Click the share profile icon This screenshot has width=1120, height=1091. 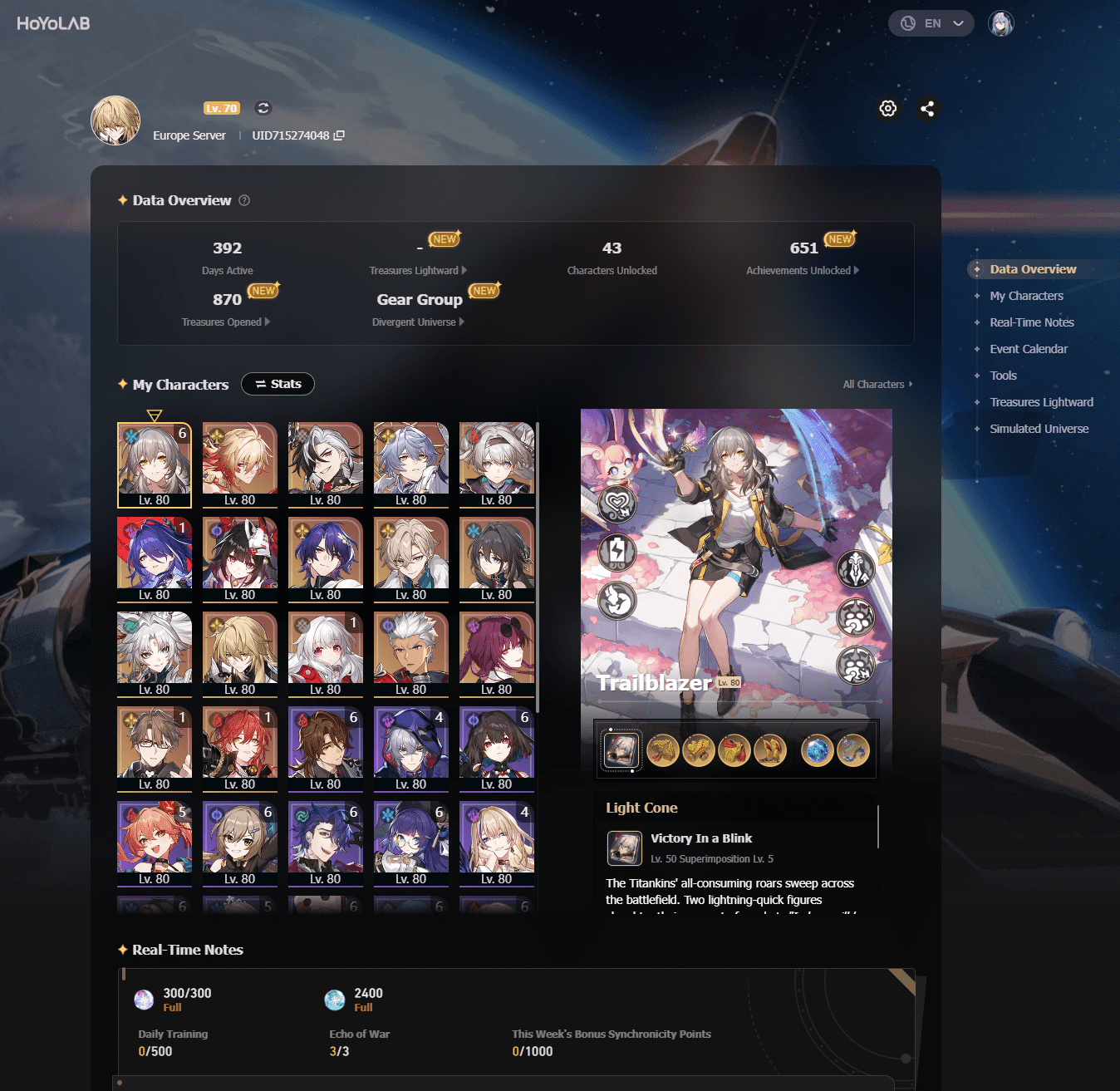point(928,109)
